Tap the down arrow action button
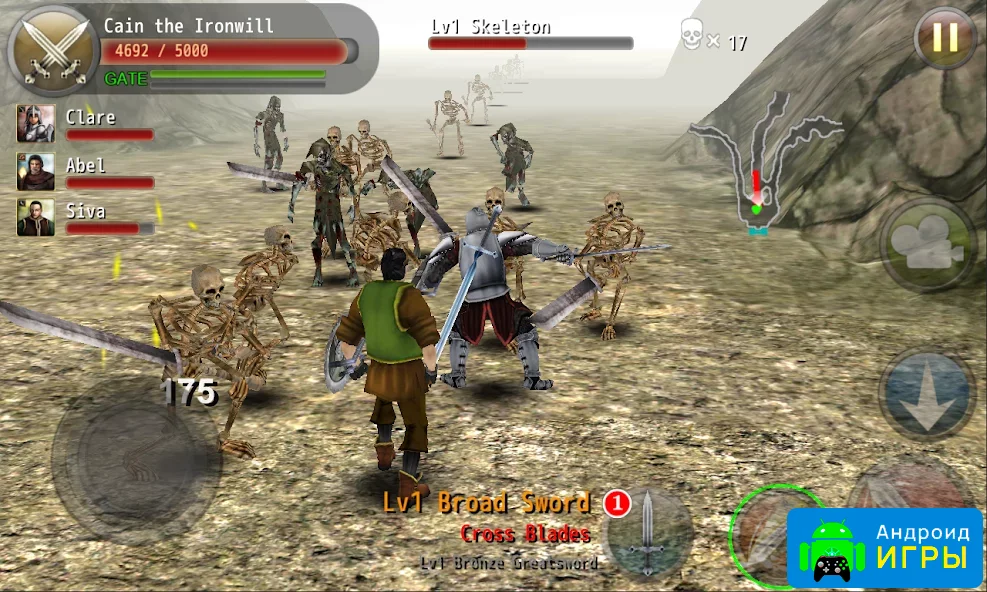The height and width of the screenshot is (592, 987). pos(926,393)
